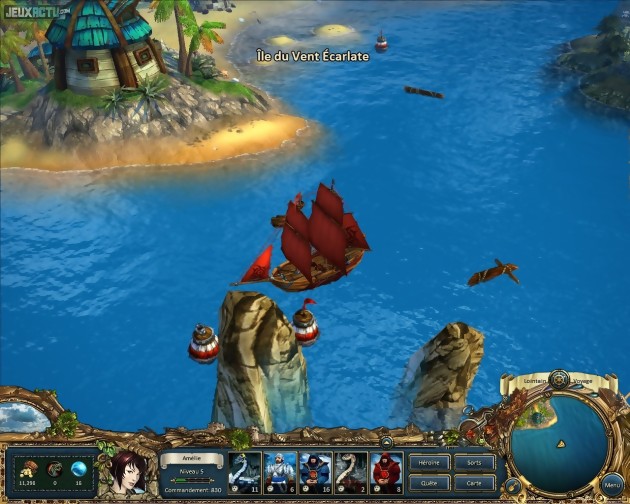Select the snake troop with count 11

coord(245,472)
